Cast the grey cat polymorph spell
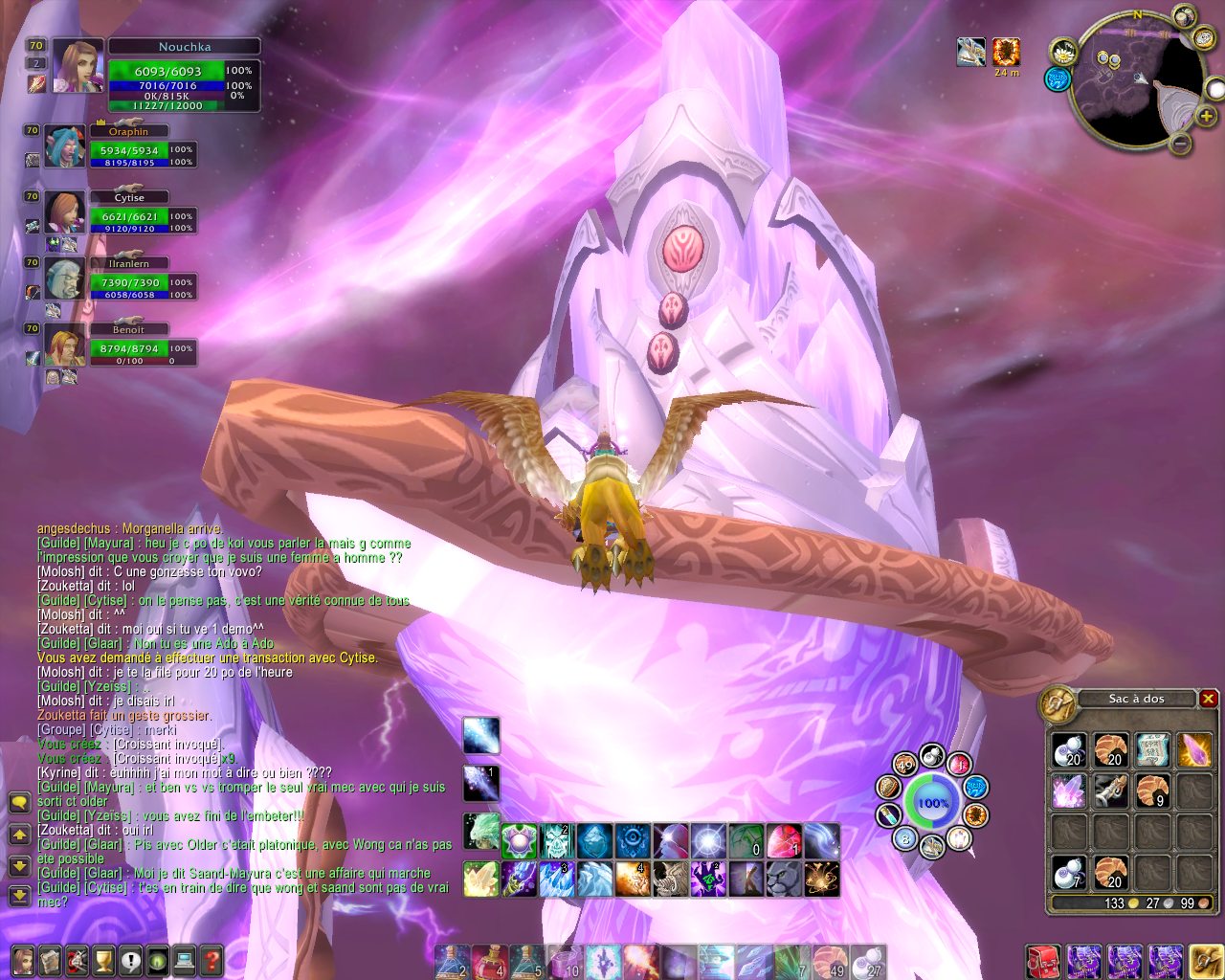This screenshot has height=980, width=1225. pos(784,879)
